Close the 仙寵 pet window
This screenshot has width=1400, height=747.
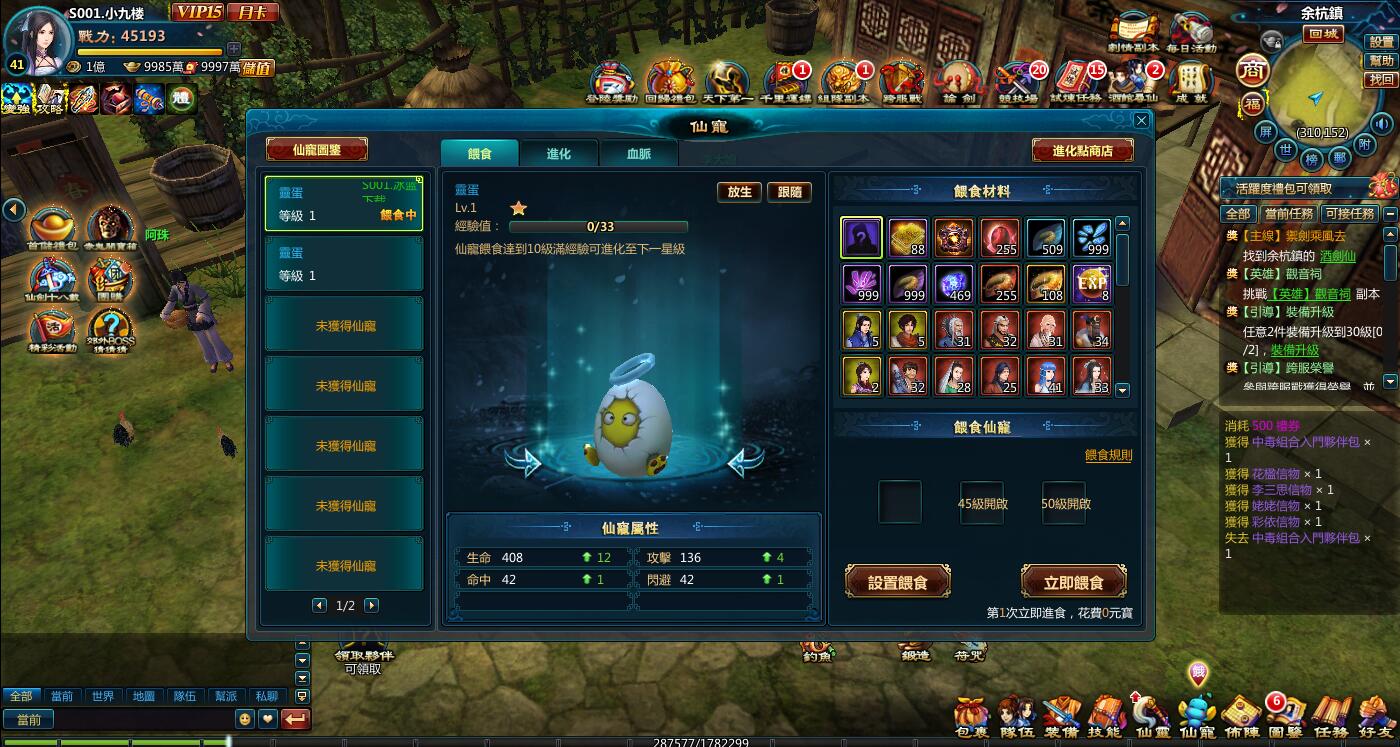[x=1141, y=120]
